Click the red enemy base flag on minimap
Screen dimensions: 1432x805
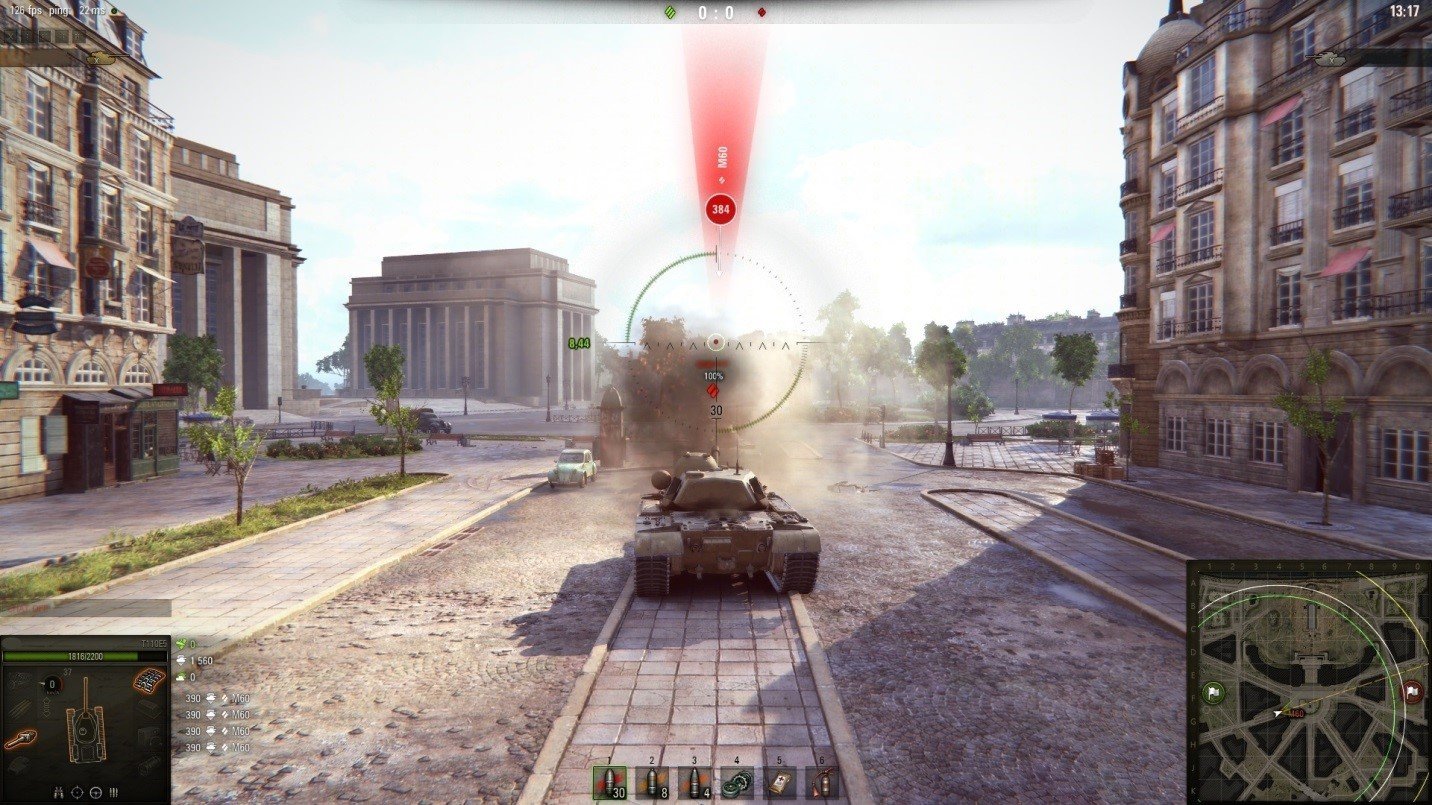[x=1412, y=691]
